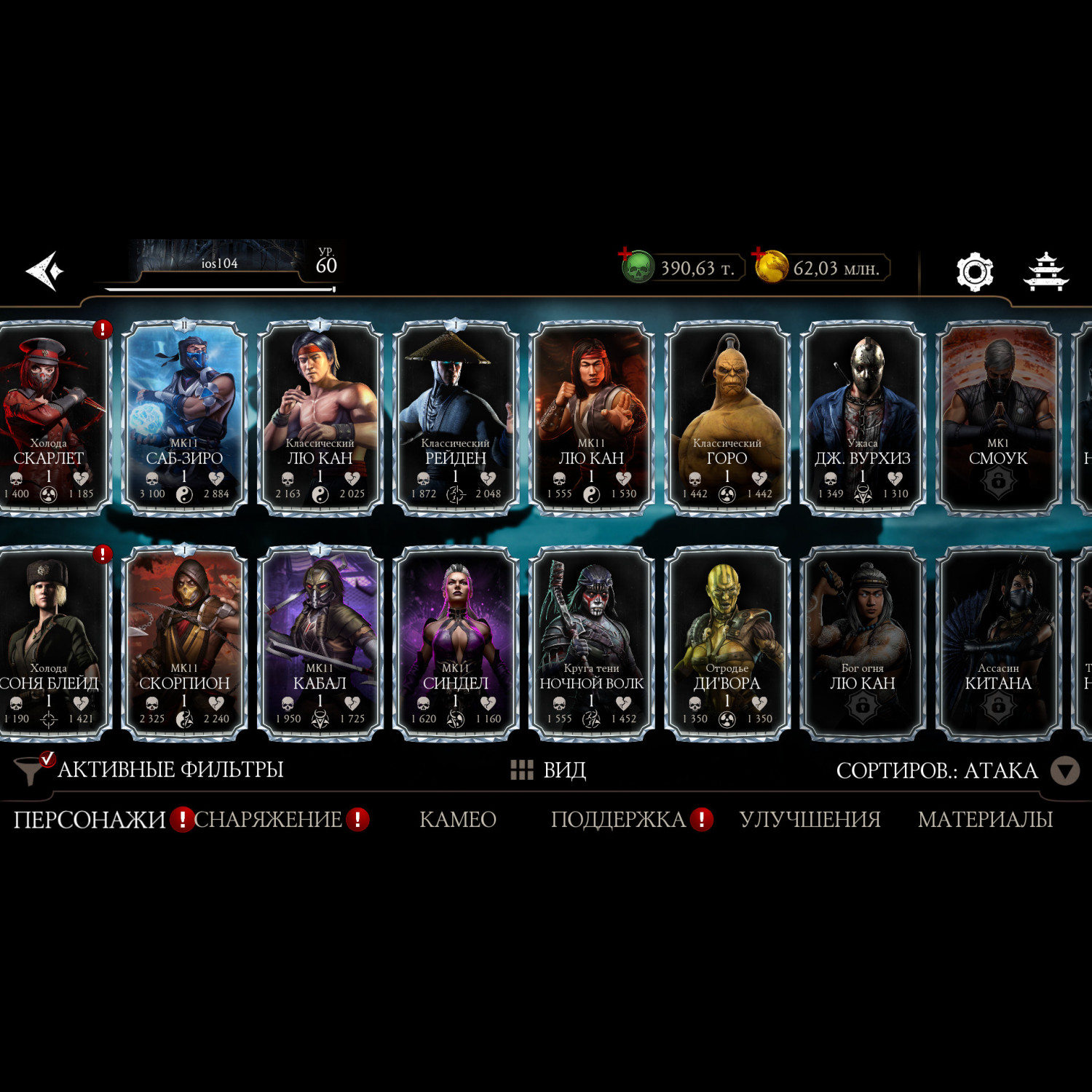The width and height of the screenshot is (1092, 1092).
Task: Choose the MK11 Скорпион card
Action: coord(184,644)
